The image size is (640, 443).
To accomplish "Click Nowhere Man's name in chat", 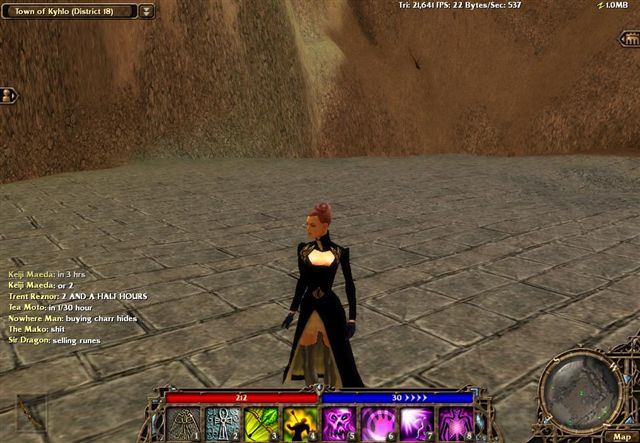I will click(x=35, y=318).
